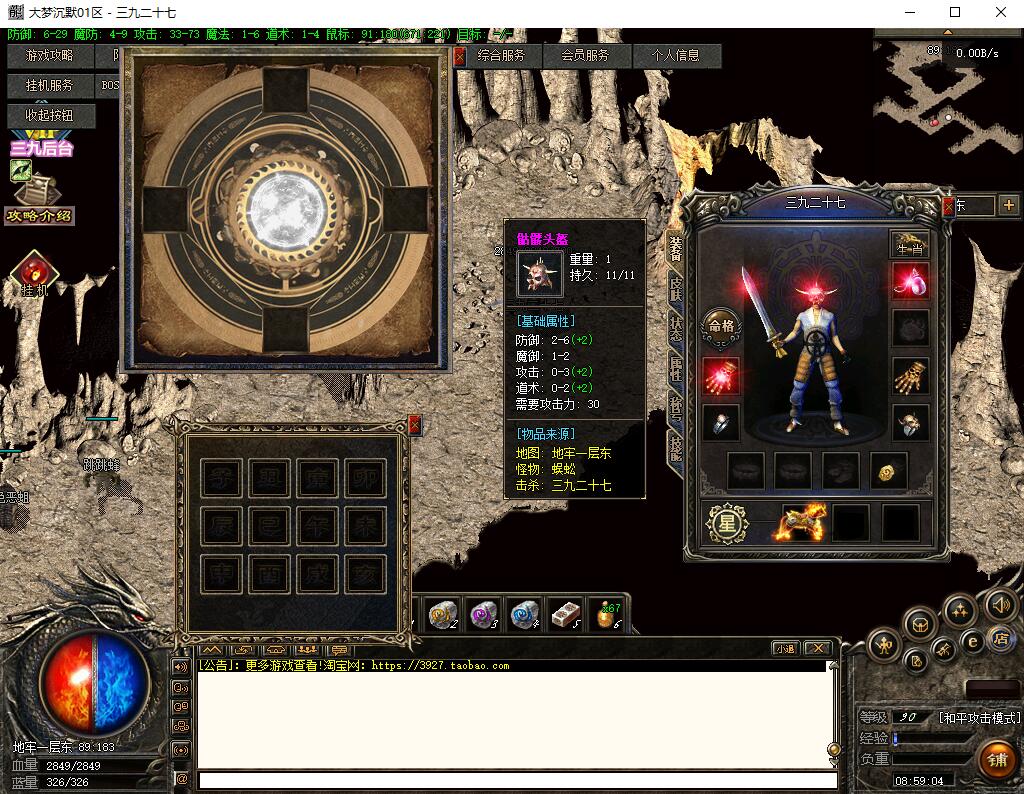The image size is (1024, 794).
Task: Open the 会员服务 member services menu
Action: tap(585, 56)
